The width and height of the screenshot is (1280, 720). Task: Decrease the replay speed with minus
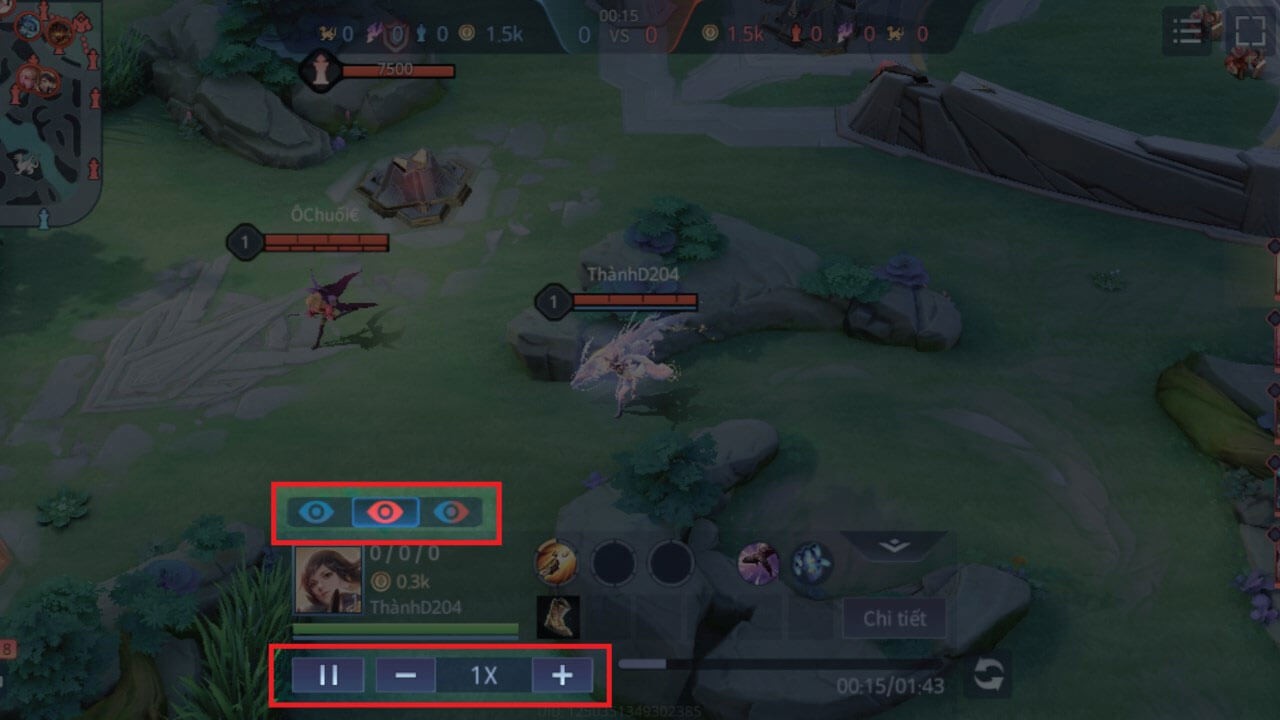pos(405,676)
